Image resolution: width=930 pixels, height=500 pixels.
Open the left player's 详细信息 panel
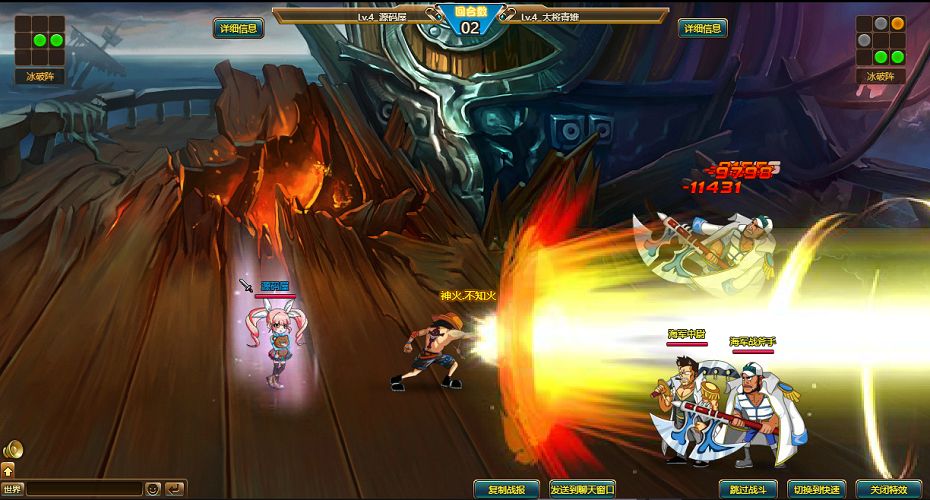click(x=239, y=28)
